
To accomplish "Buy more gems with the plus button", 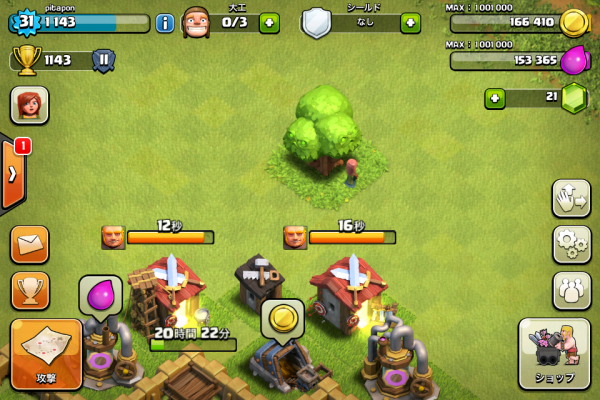I will (x=494, y=98).
